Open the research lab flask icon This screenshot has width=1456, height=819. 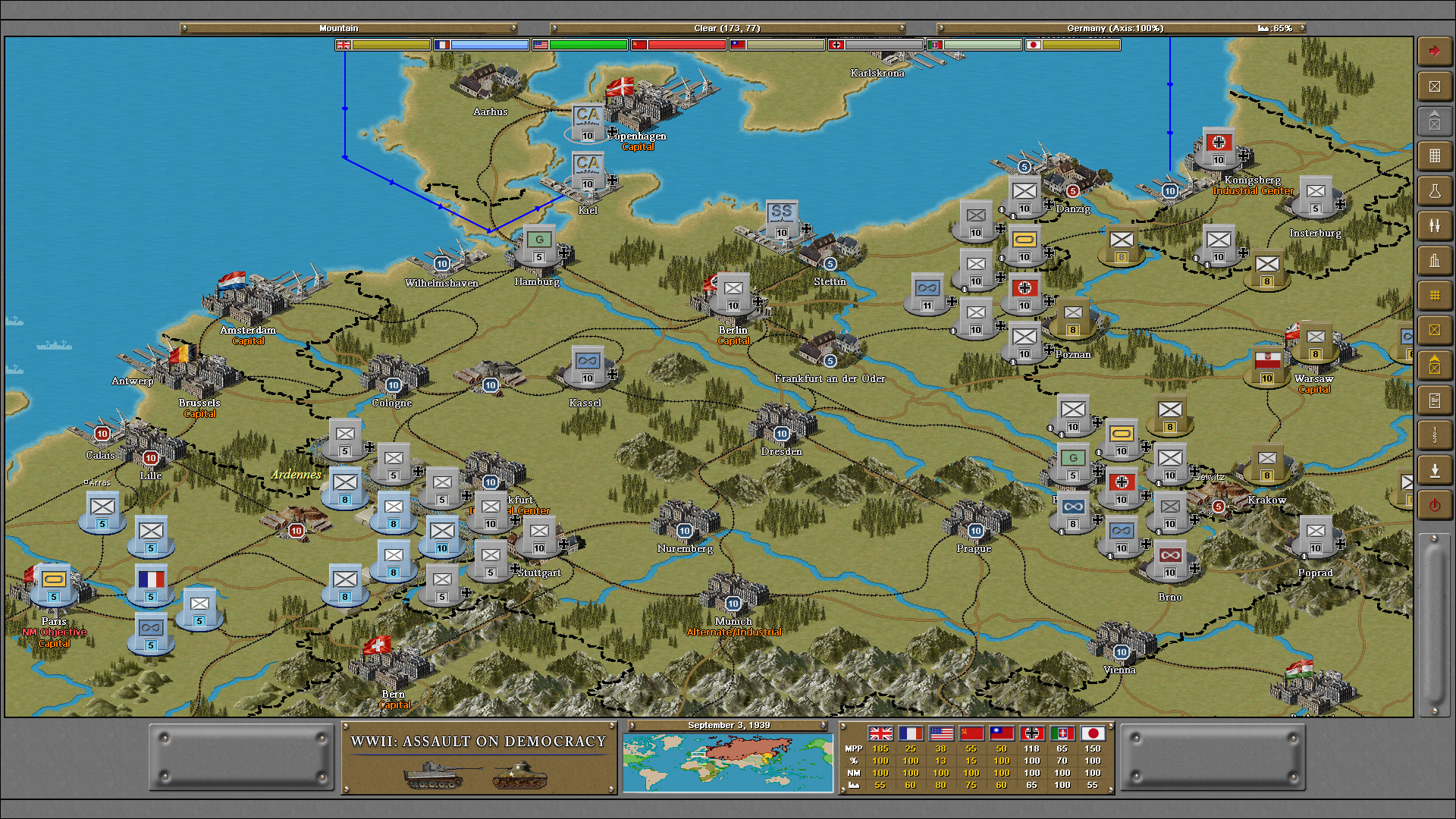(1435, 190)
